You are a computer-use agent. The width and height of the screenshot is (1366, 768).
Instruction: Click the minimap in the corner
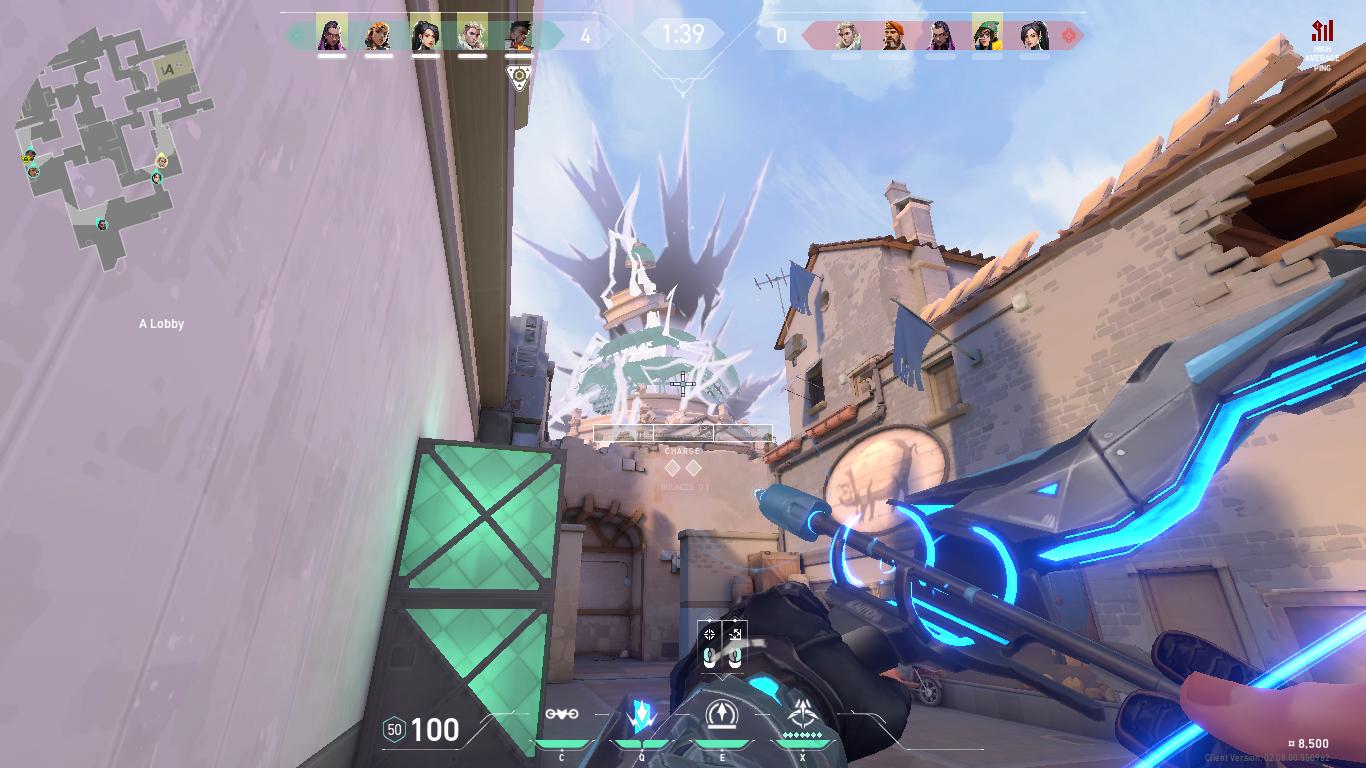110,150
